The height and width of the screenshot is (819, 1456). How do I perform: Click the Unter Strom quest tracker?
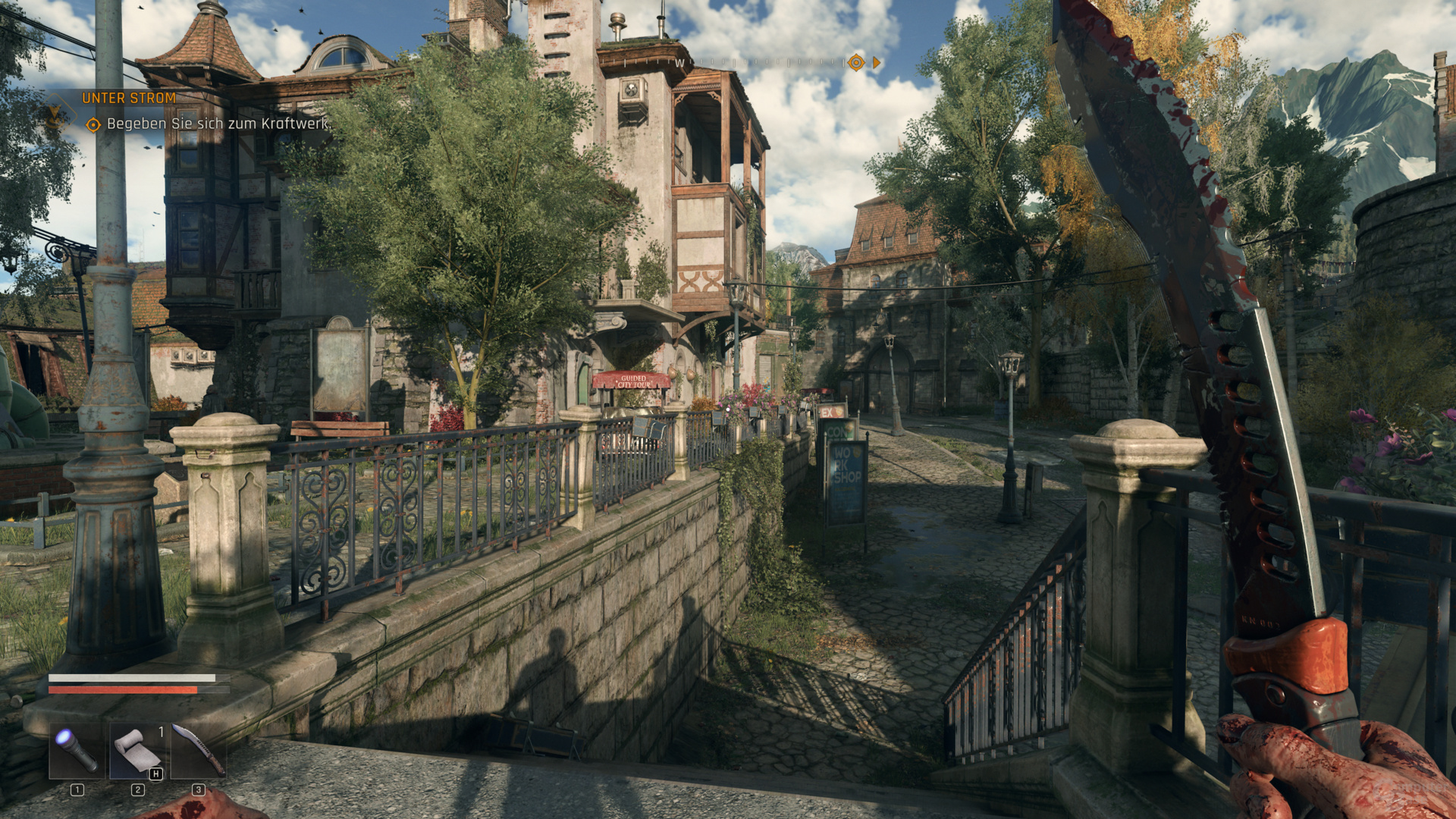[129, 98]
